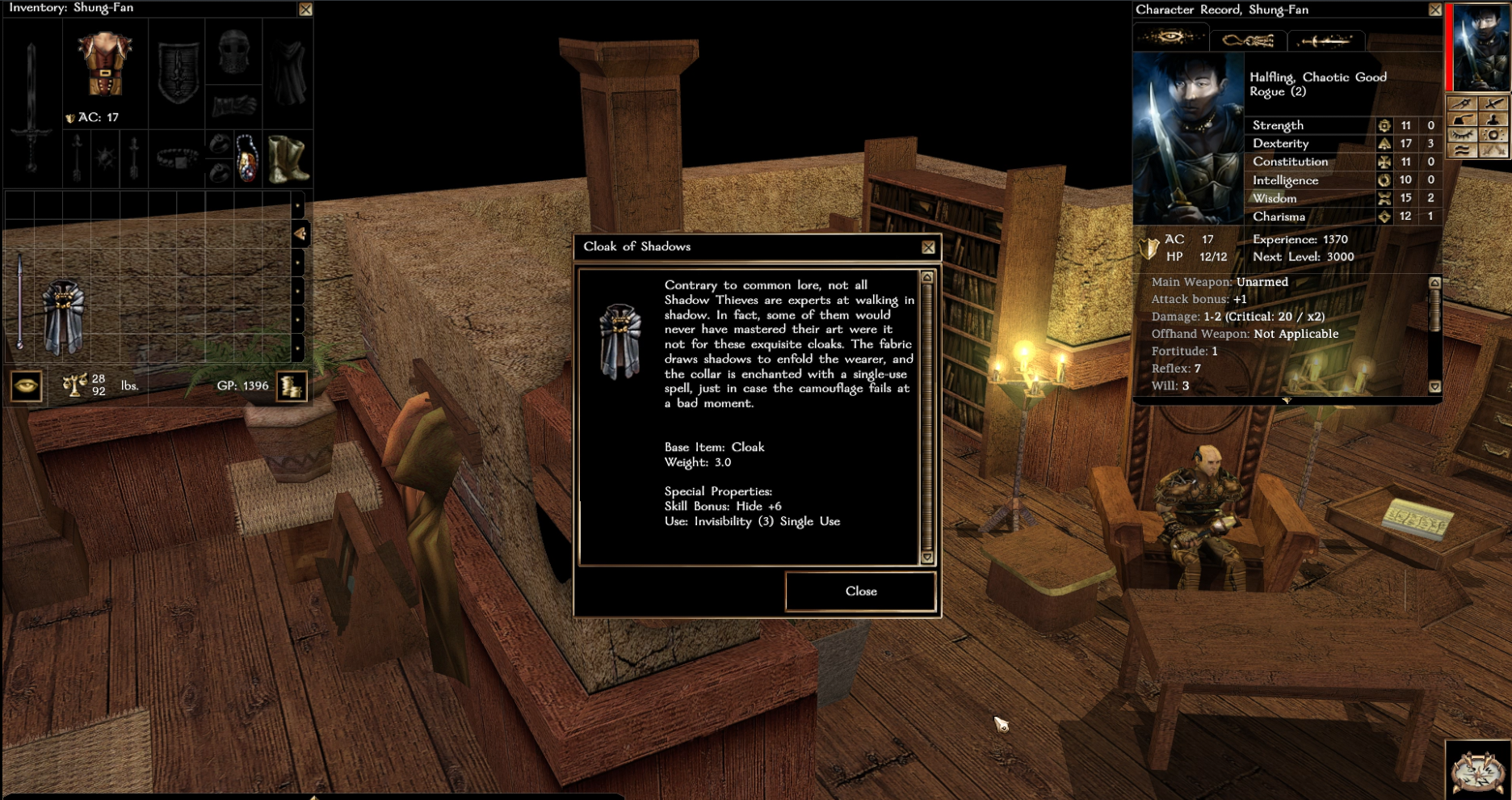Open the chain-and-key tab in Character Record

[1248, 40]
